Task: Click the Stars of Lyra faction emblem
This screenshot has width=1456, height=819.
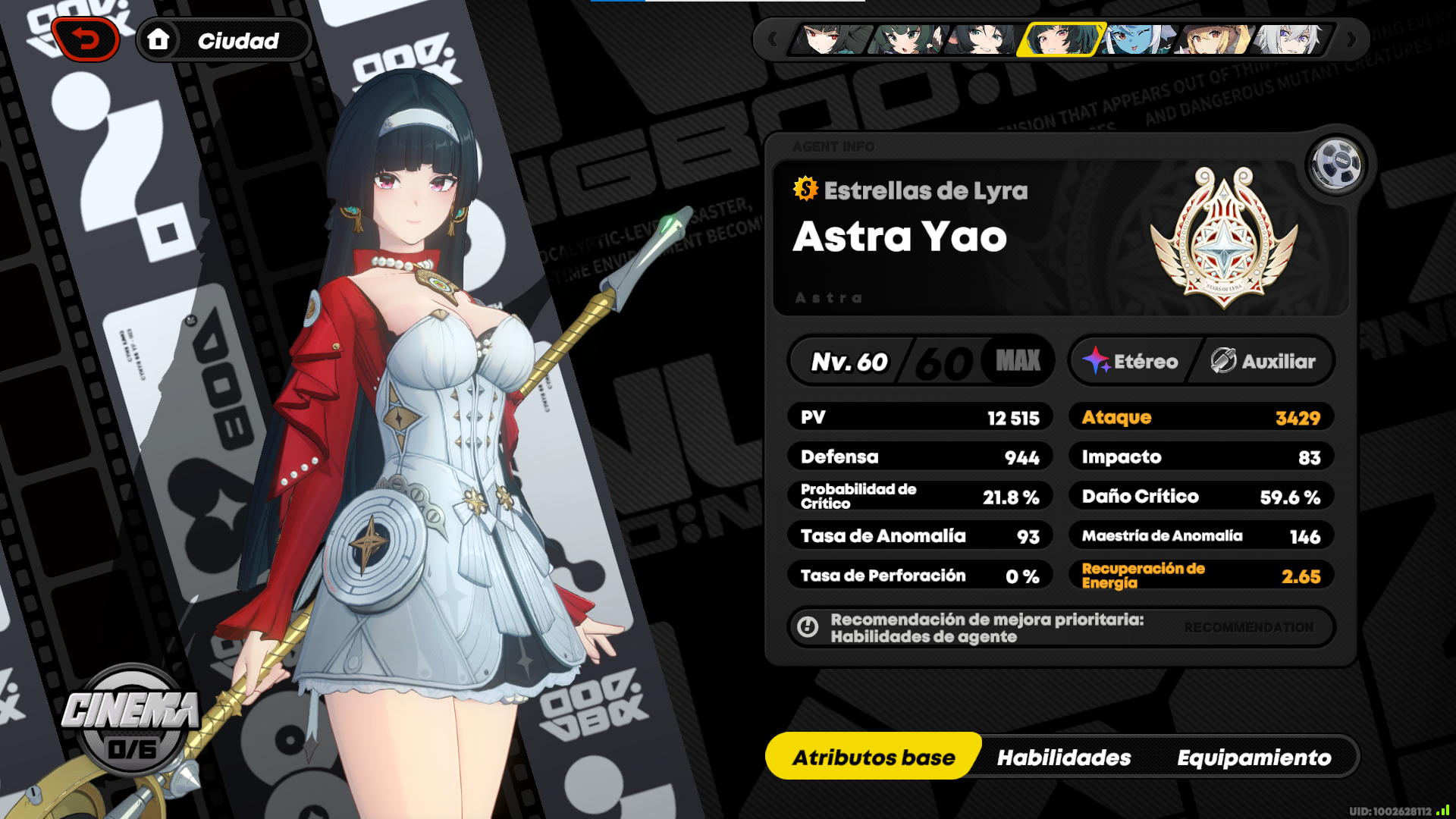Action: coord(1226,250)
